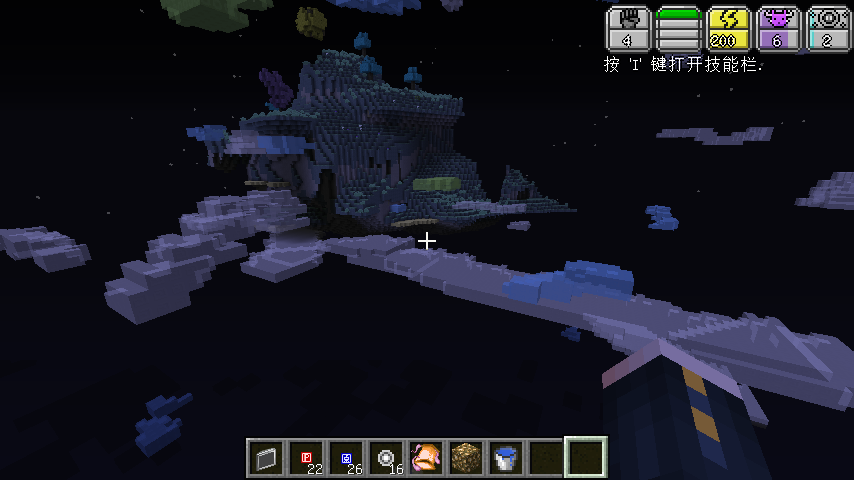Select the white ring stack of 16
The height and width of the screenshot is (480, 854).
coord(386,458)
